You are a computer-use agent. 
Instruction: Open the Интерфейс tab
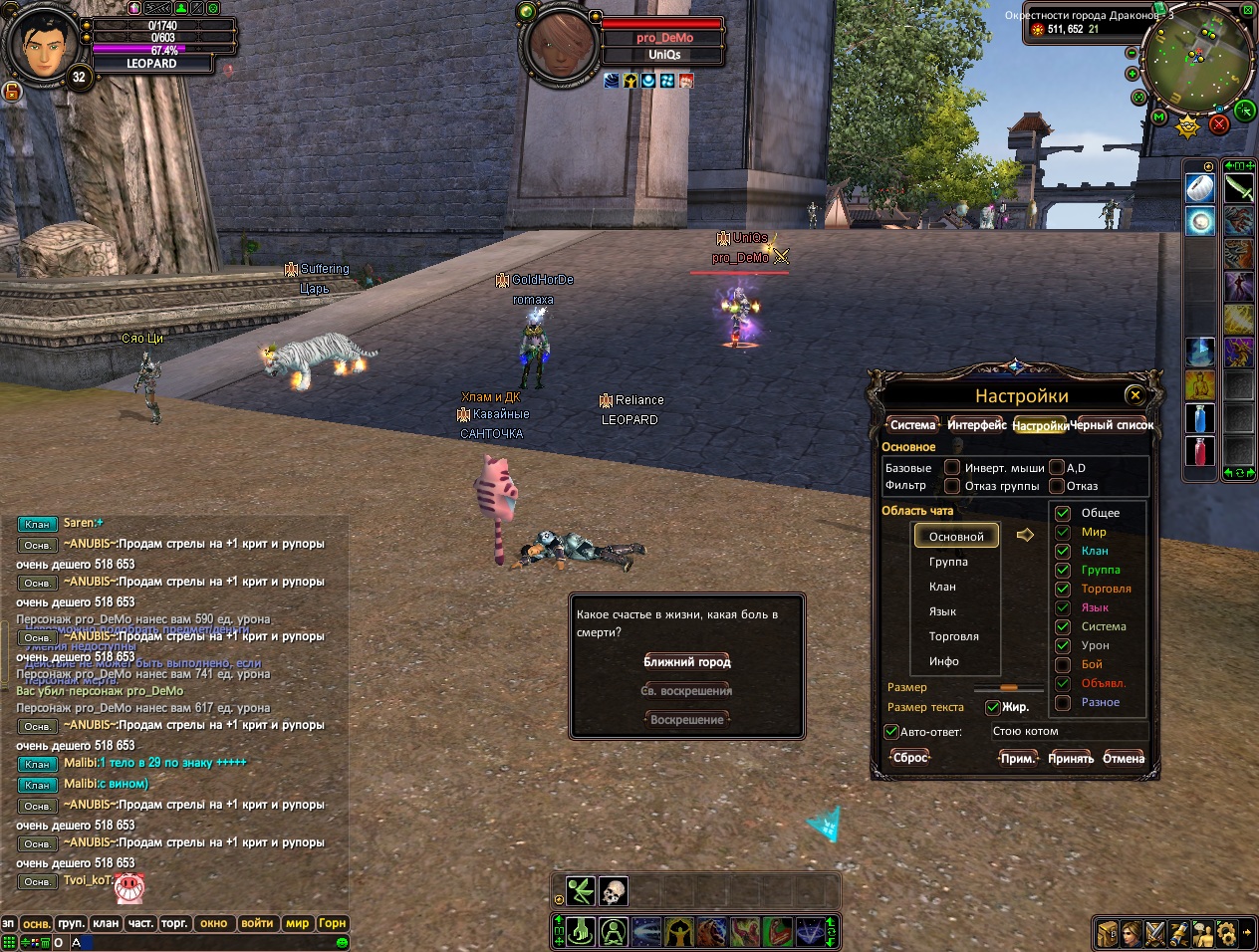pos(976,425)
